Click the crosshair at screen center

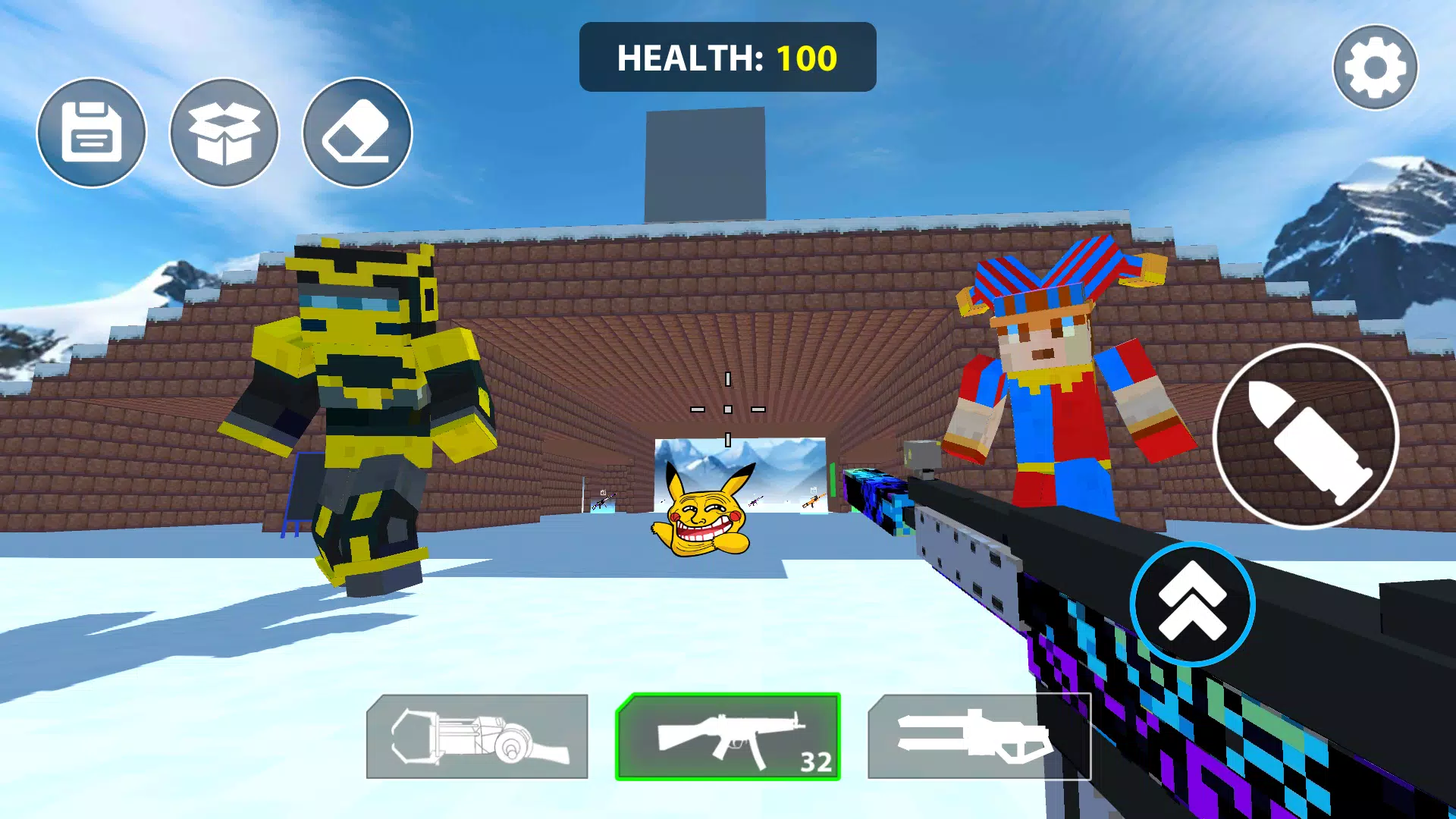726,408
